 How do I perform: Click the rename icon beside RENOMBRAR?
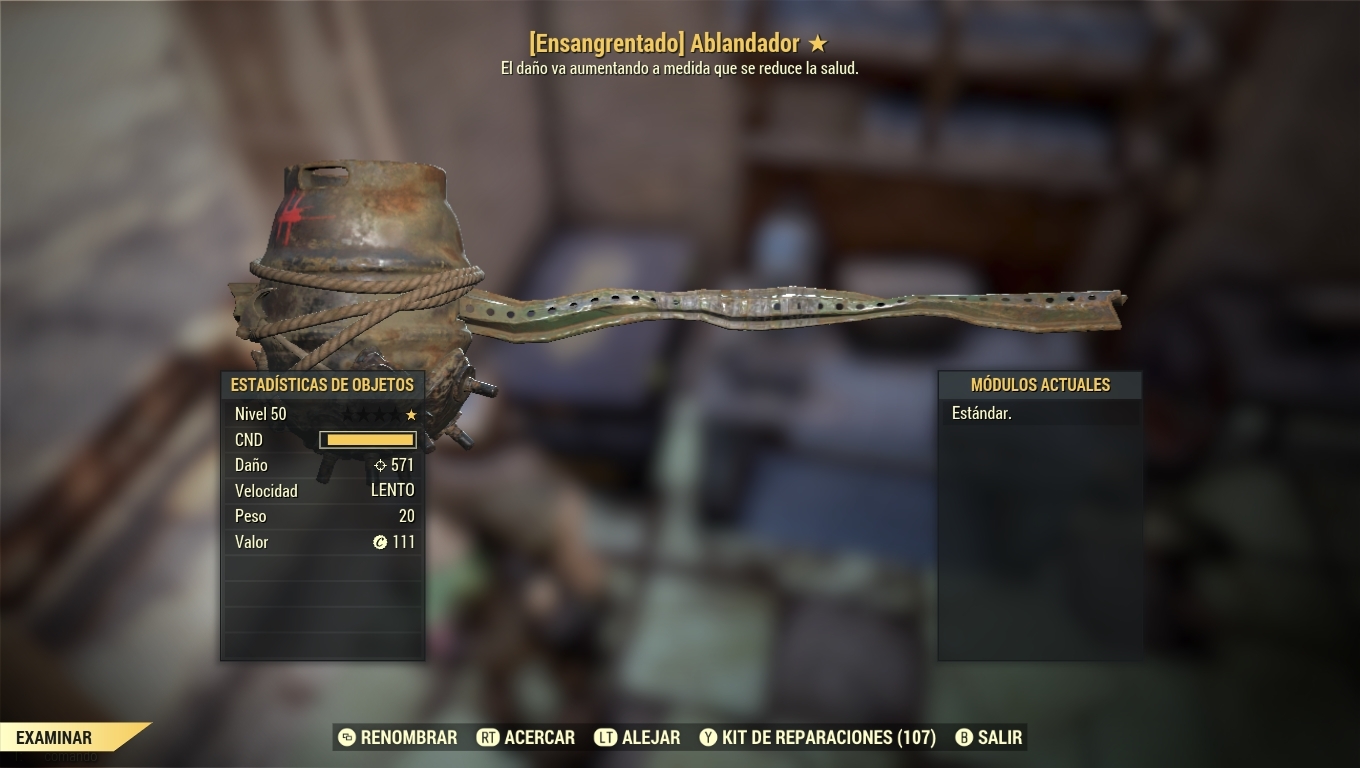click(x=347, y=737)
